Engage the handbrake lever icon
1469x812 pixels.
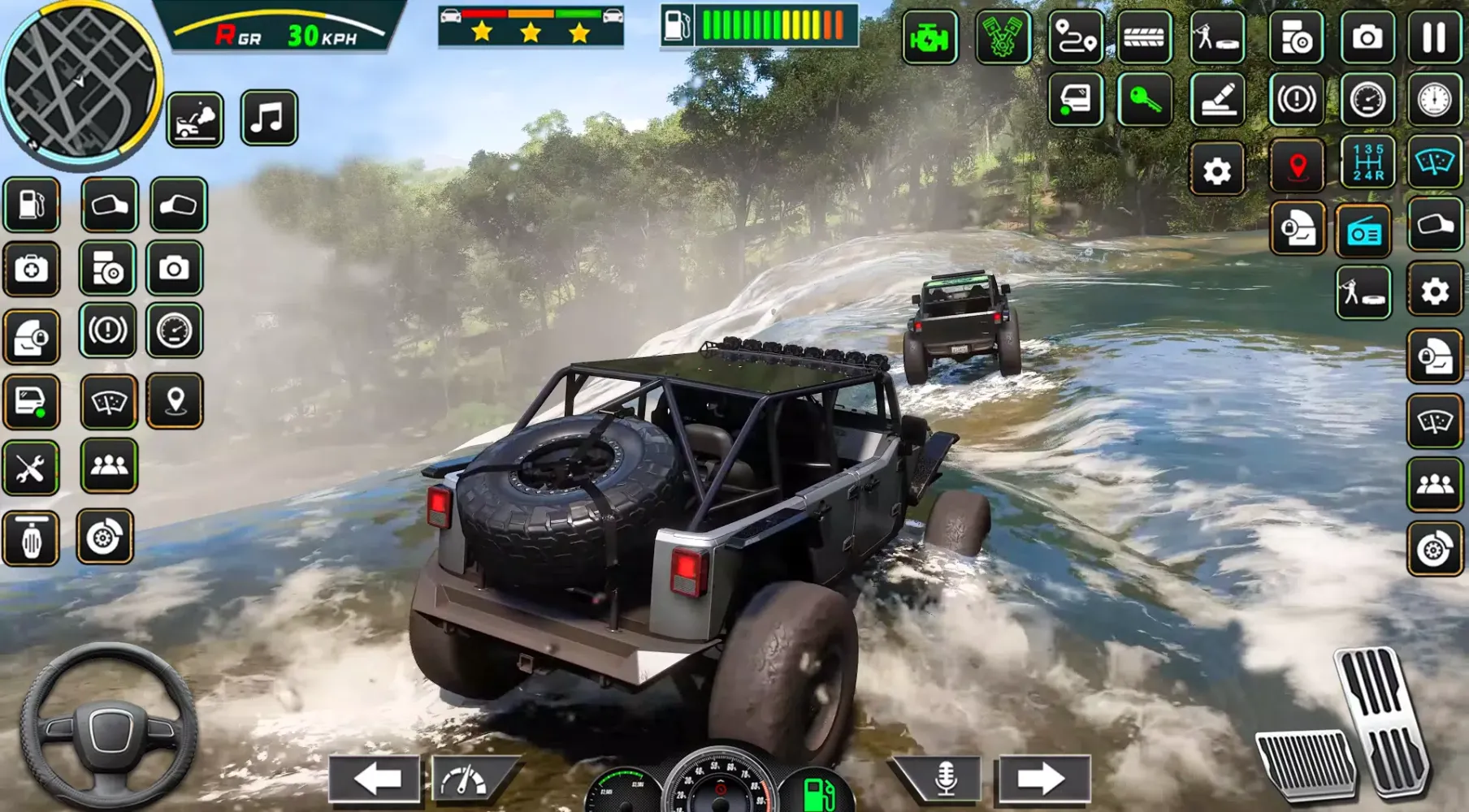click(1217, 100)
